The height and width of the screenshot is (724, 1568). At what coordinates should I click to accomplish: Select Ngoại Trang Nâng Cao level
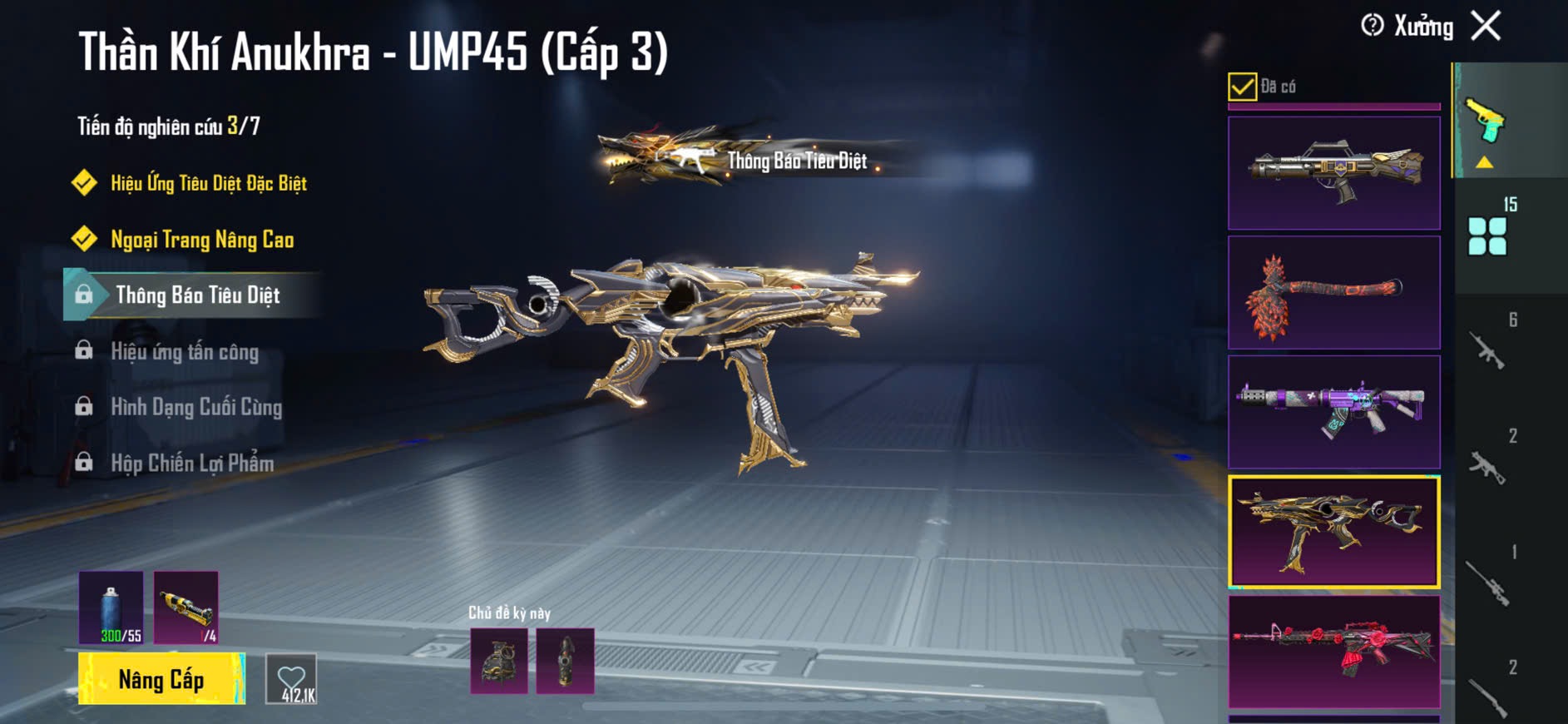coord(202,240)
